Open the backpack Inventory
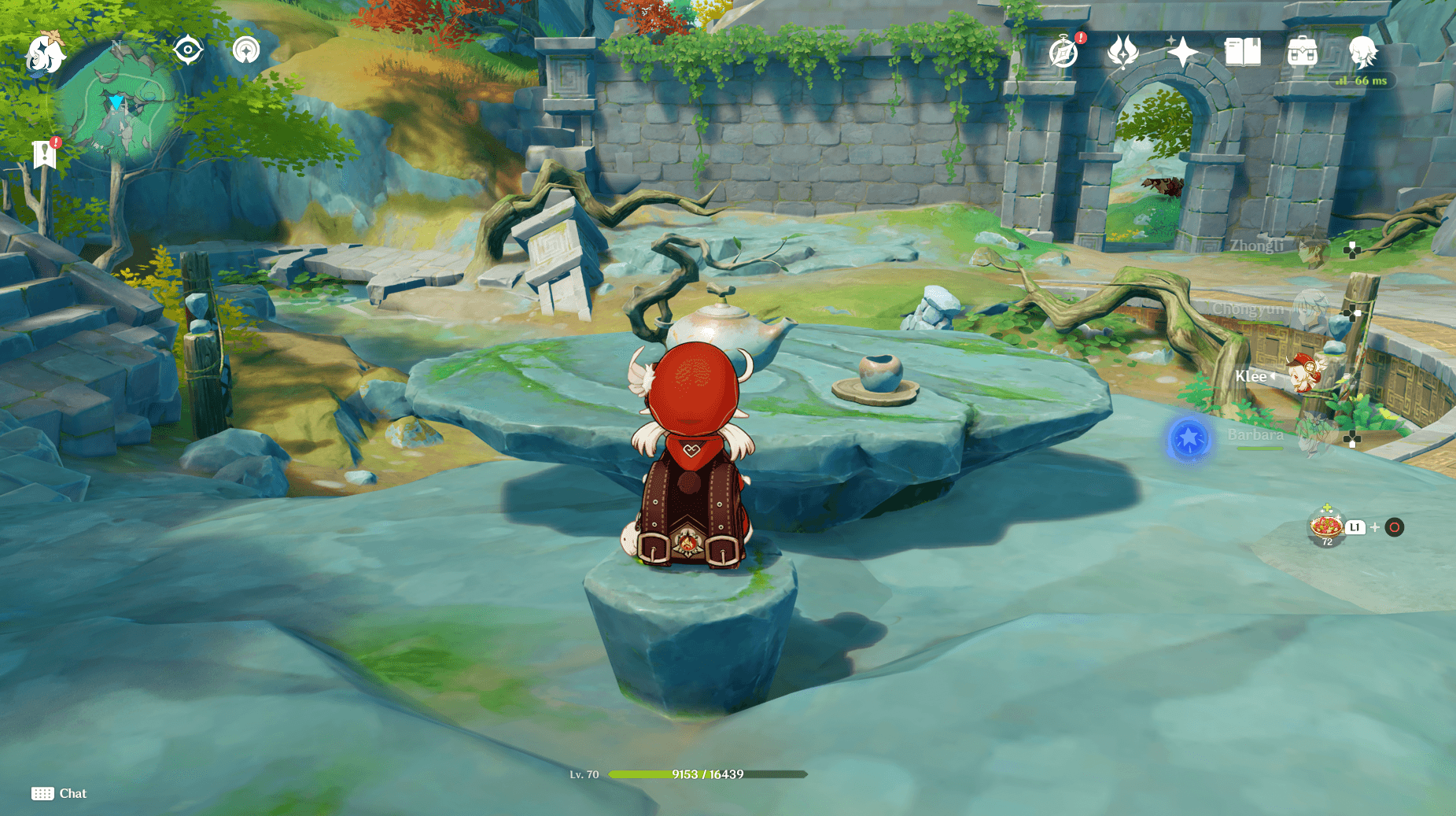The image size is (1456, 816). pos(1303,53)
